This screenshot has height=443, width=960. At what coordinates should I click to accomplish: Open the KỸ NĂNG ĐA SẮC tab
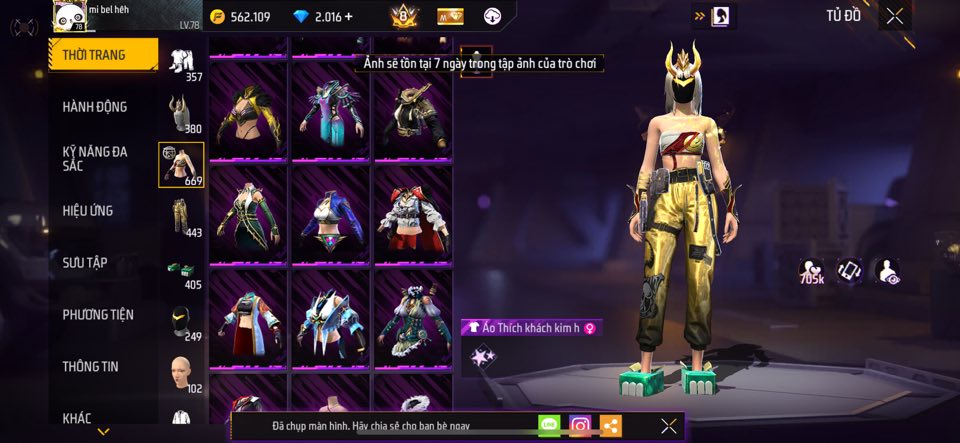point(95,159)
